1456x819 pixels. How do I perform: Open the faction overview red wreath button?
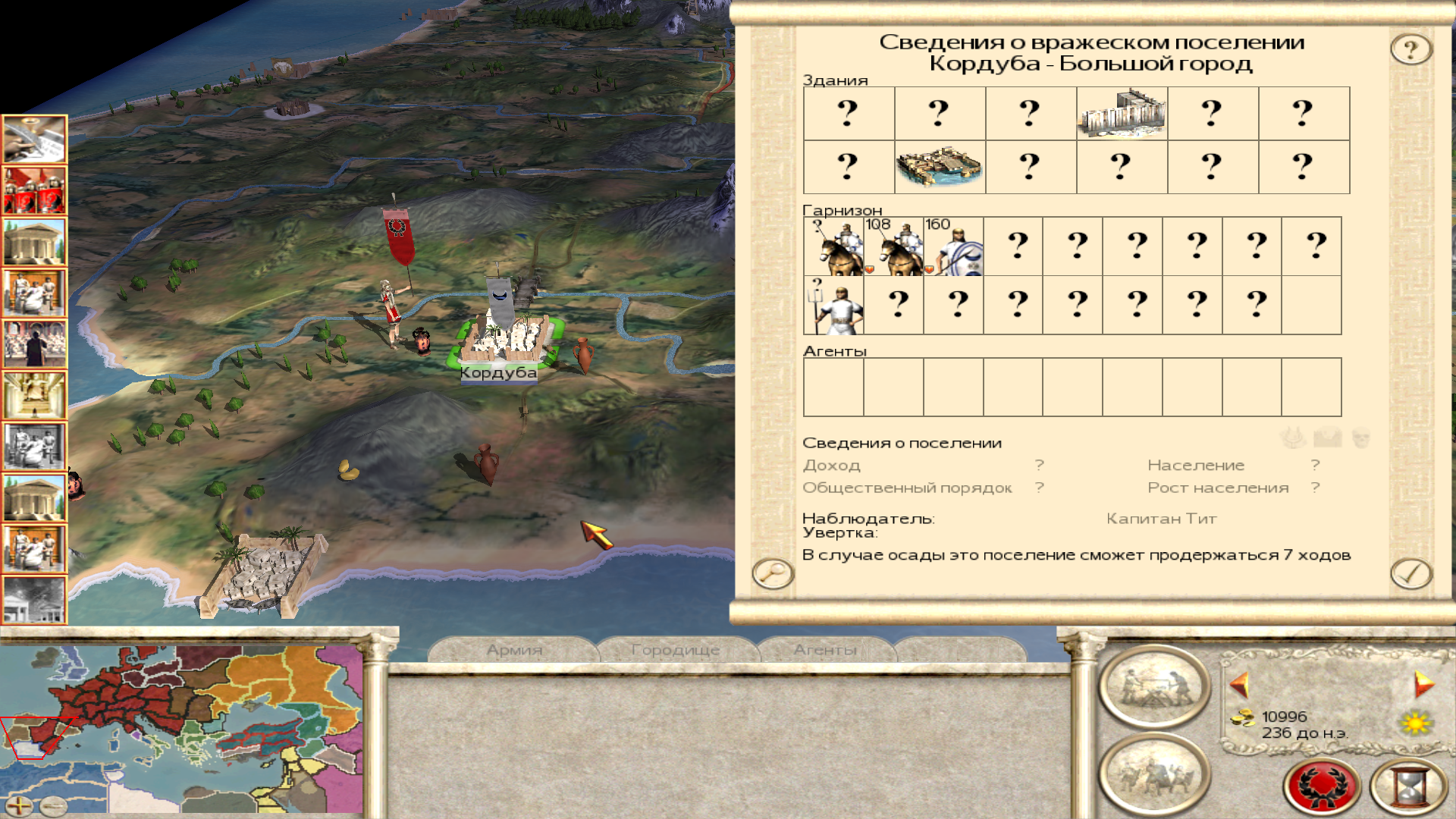pyautogui.click(x=1321, y=786)
